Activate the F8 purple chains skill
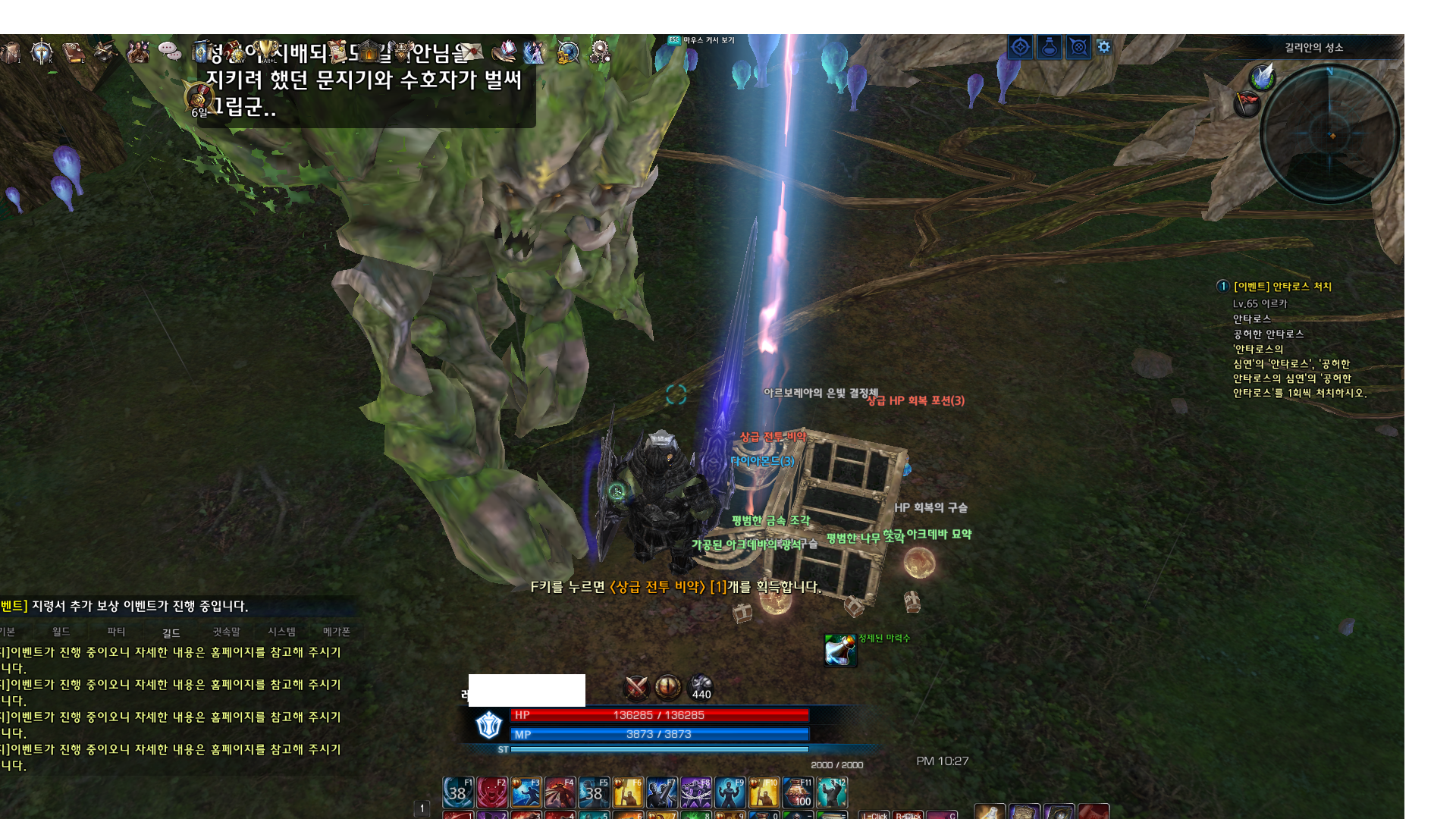 (695, 793)
